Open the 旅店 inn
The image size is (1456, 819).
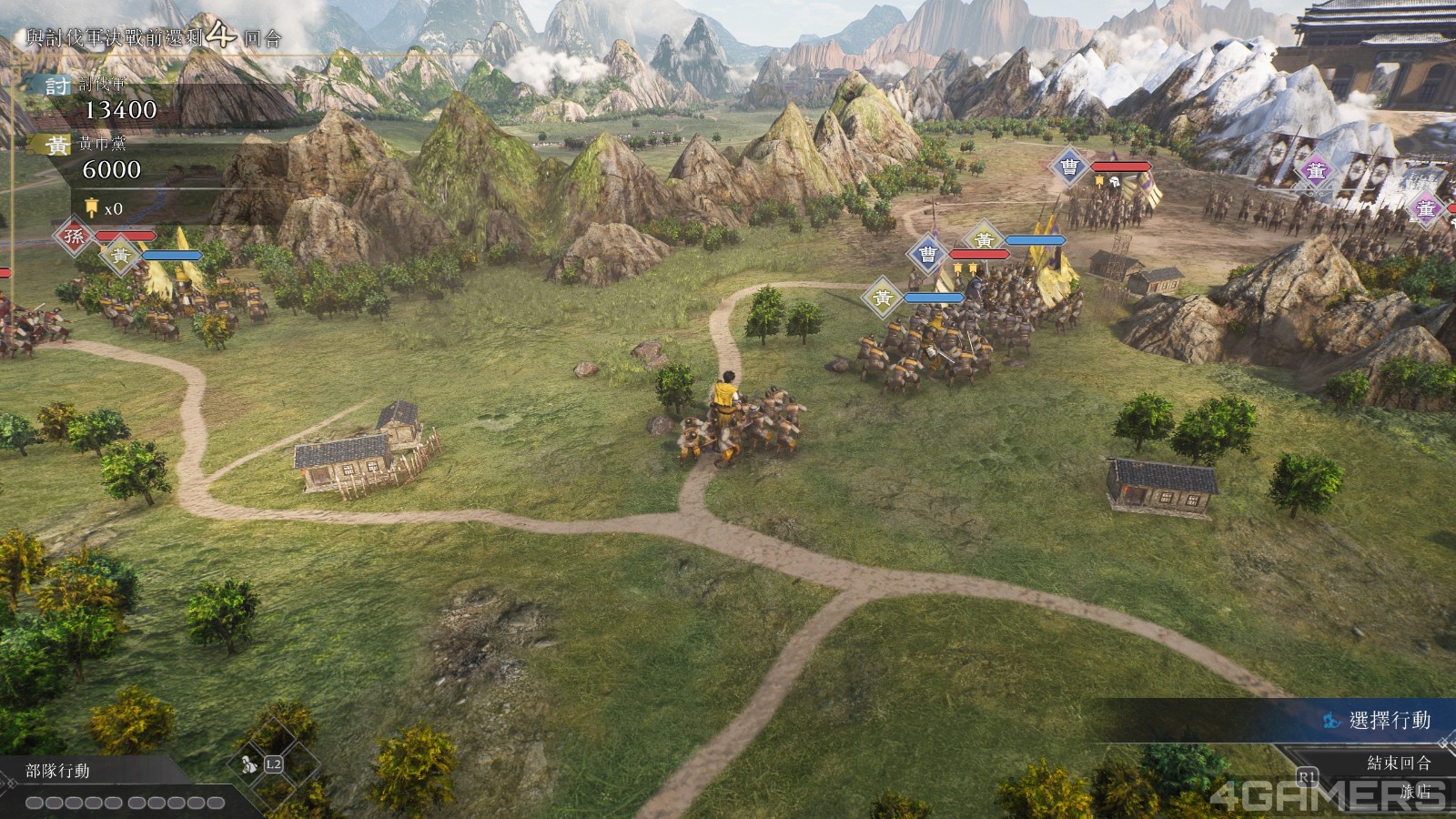tap(1415, 793)
